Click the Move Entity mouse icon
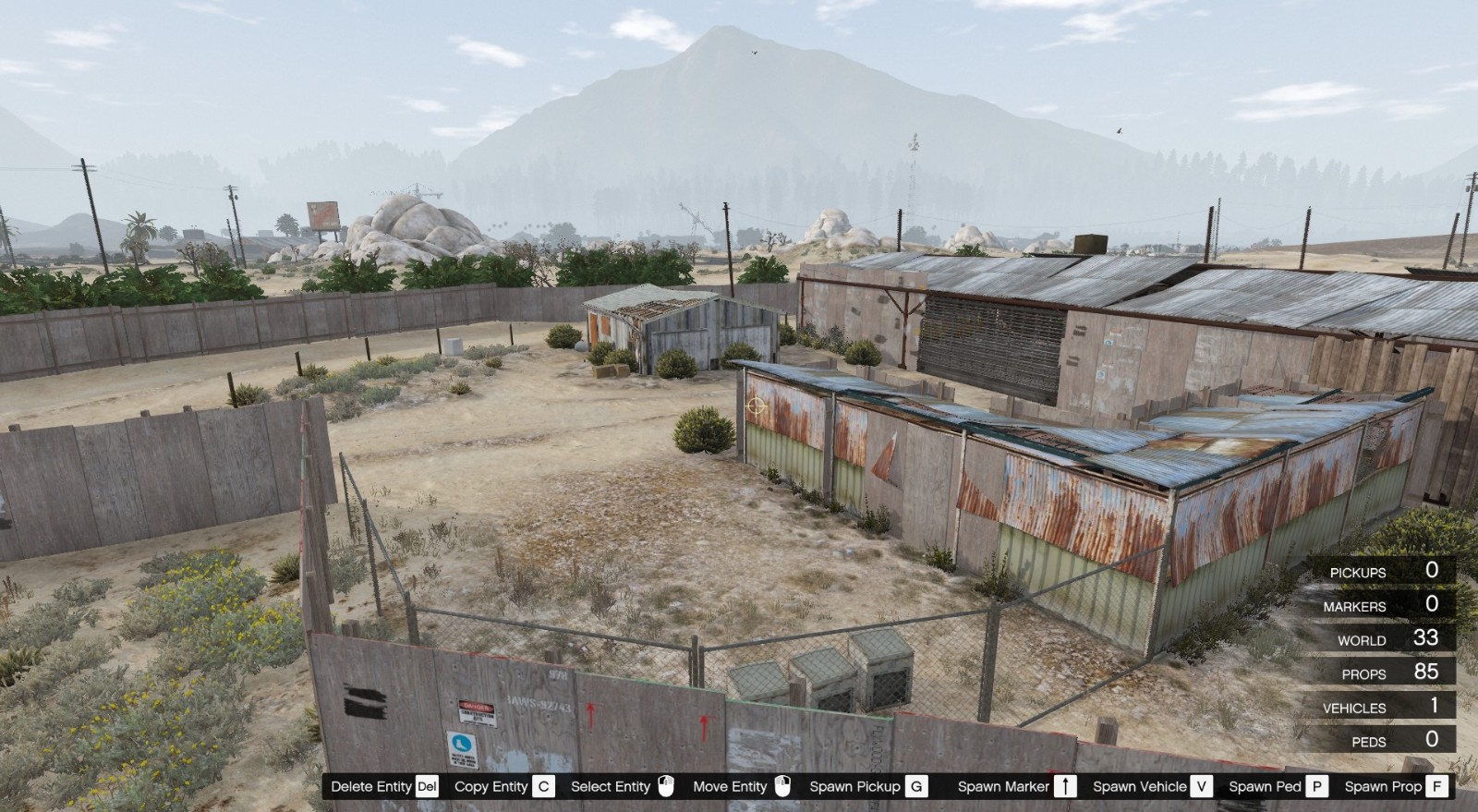 (x=782, y=787)
